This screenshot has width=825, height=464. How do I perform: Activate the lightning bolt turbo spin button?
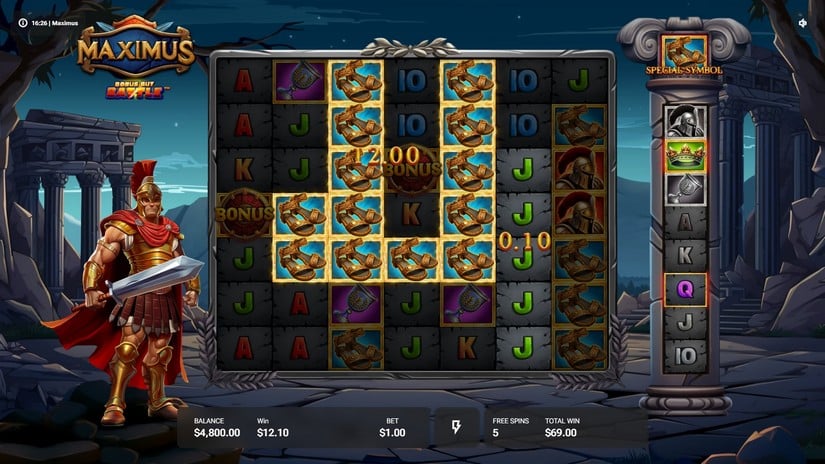click(457, 428)
